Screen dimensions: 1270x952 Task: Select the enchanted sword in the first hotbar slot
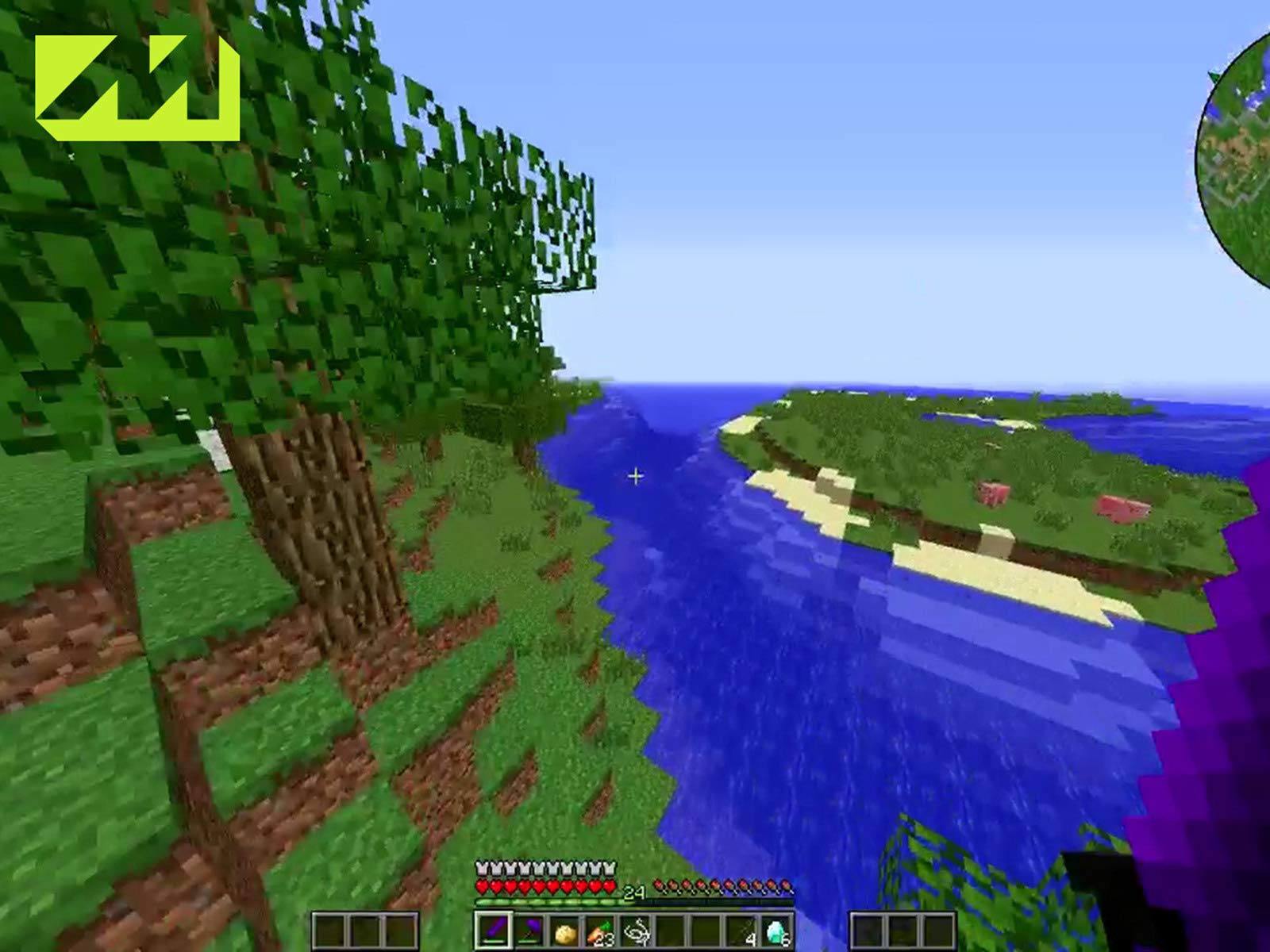494,930
